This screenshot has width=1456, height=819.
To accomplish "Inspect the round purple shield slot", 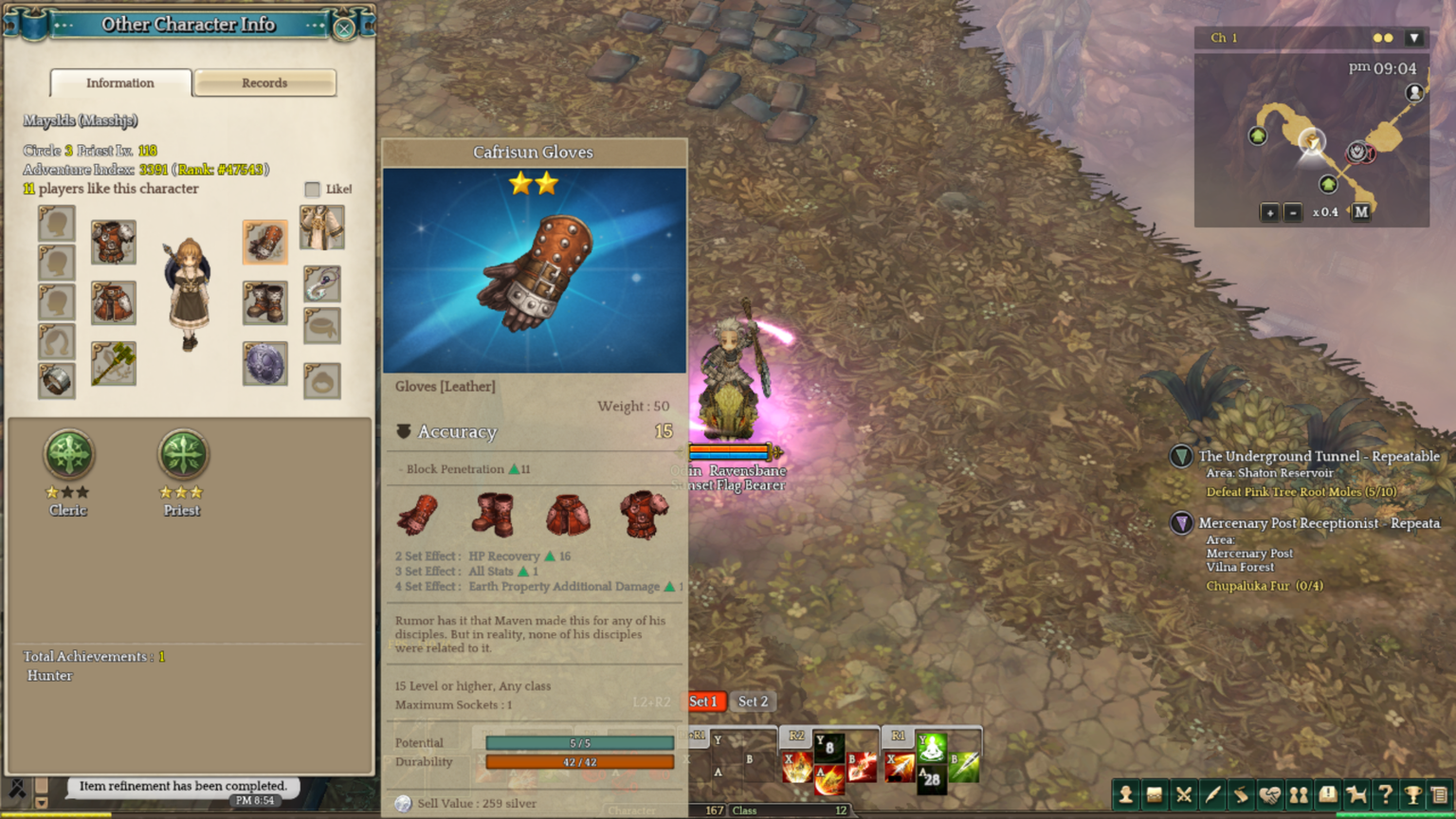I will (264, 364).
